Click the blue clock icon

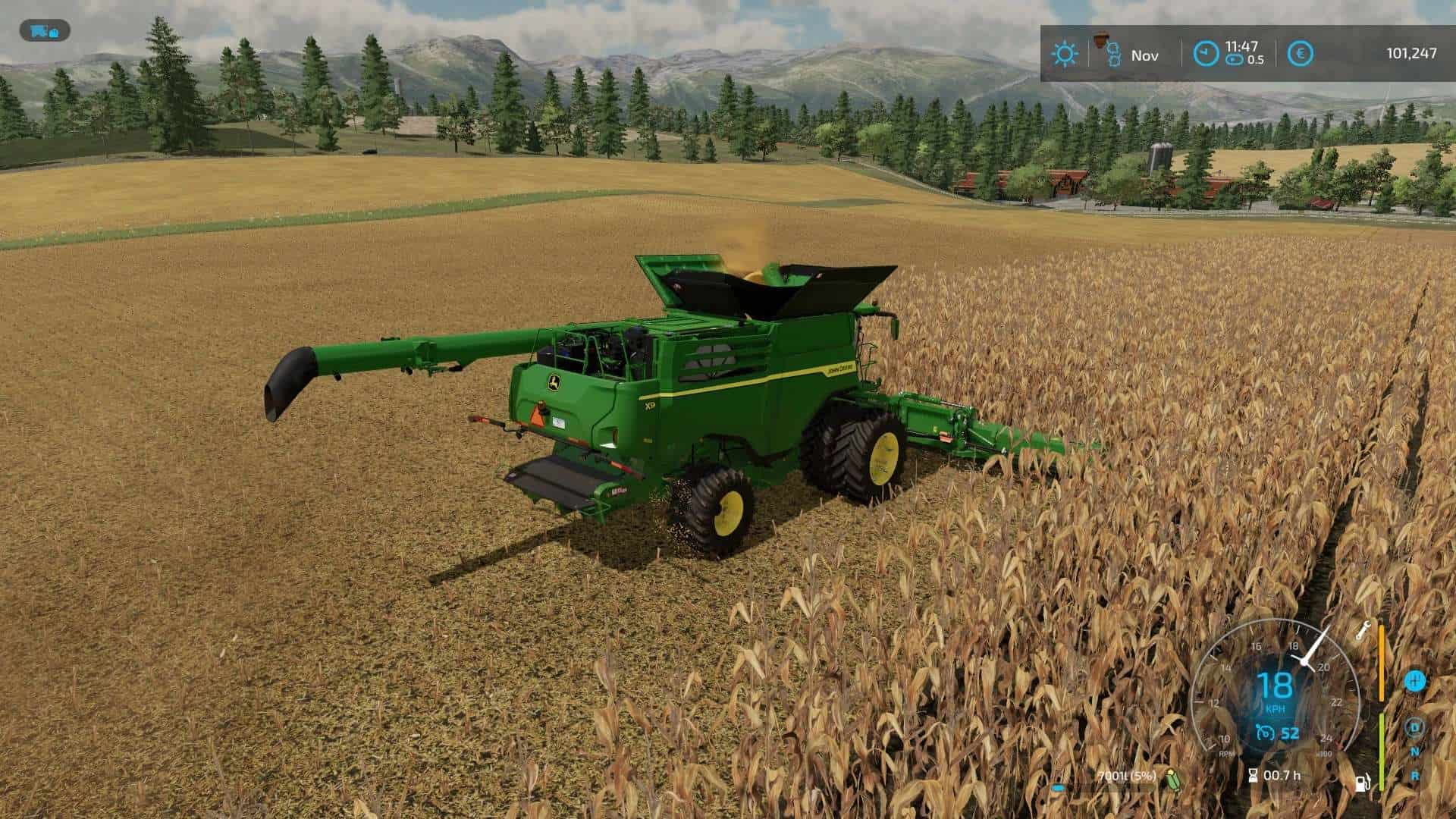[1207, 53]
